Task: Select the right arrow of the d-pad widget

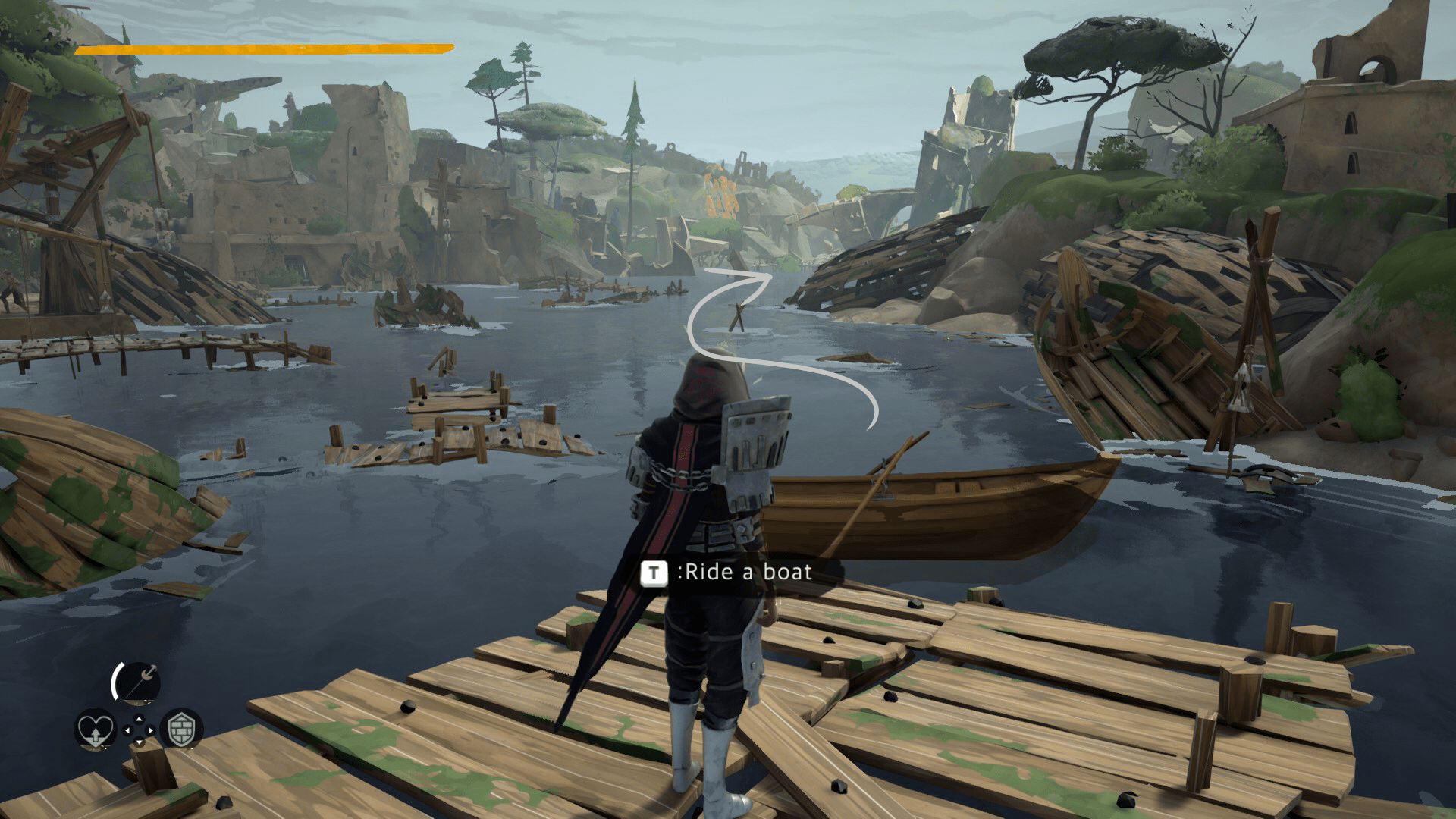Action: 151,730
